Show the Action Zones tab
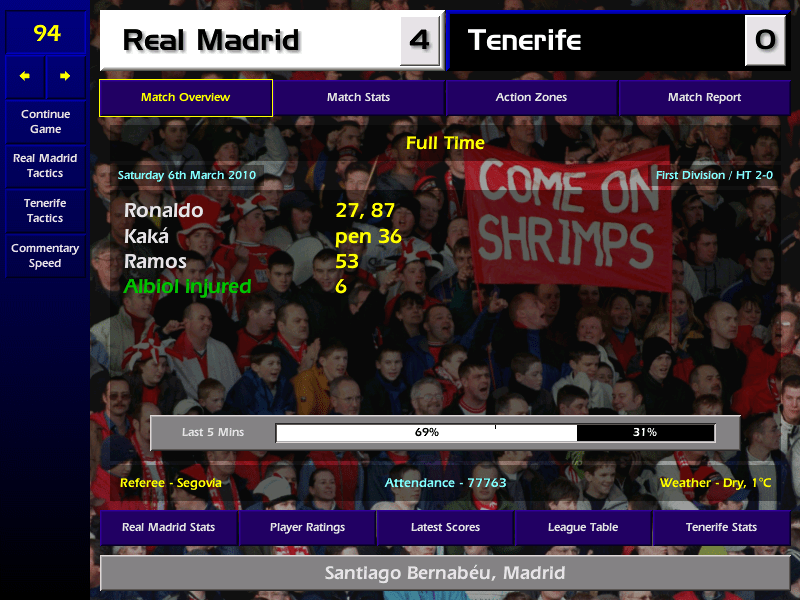The image size is (800, 600). click(x=531, y=98)
